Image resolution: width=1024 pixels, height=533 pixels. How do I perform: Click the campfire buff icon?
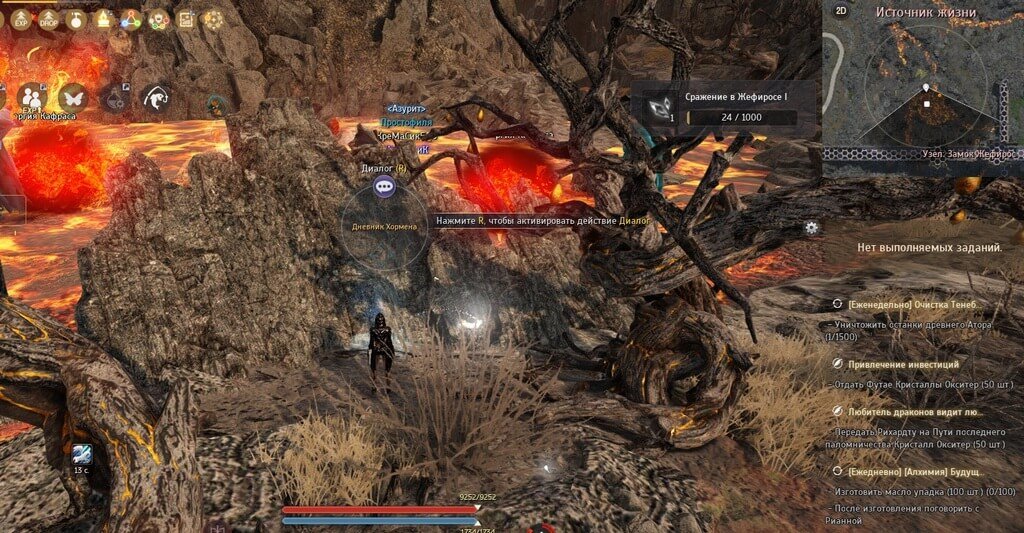pos(103,18)
